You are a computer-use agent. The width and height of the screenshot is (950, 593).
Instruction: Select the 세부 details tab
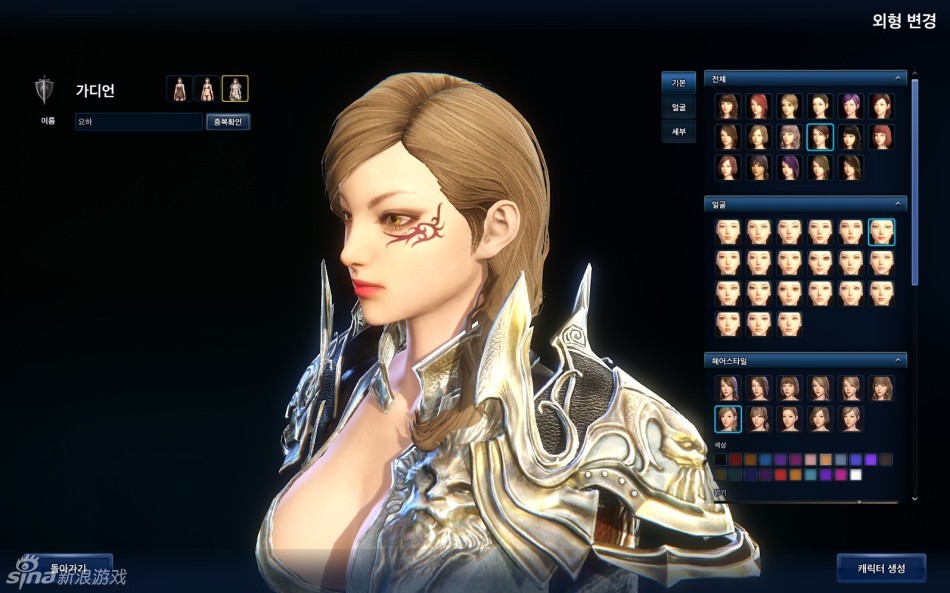(x=678, y=131)
